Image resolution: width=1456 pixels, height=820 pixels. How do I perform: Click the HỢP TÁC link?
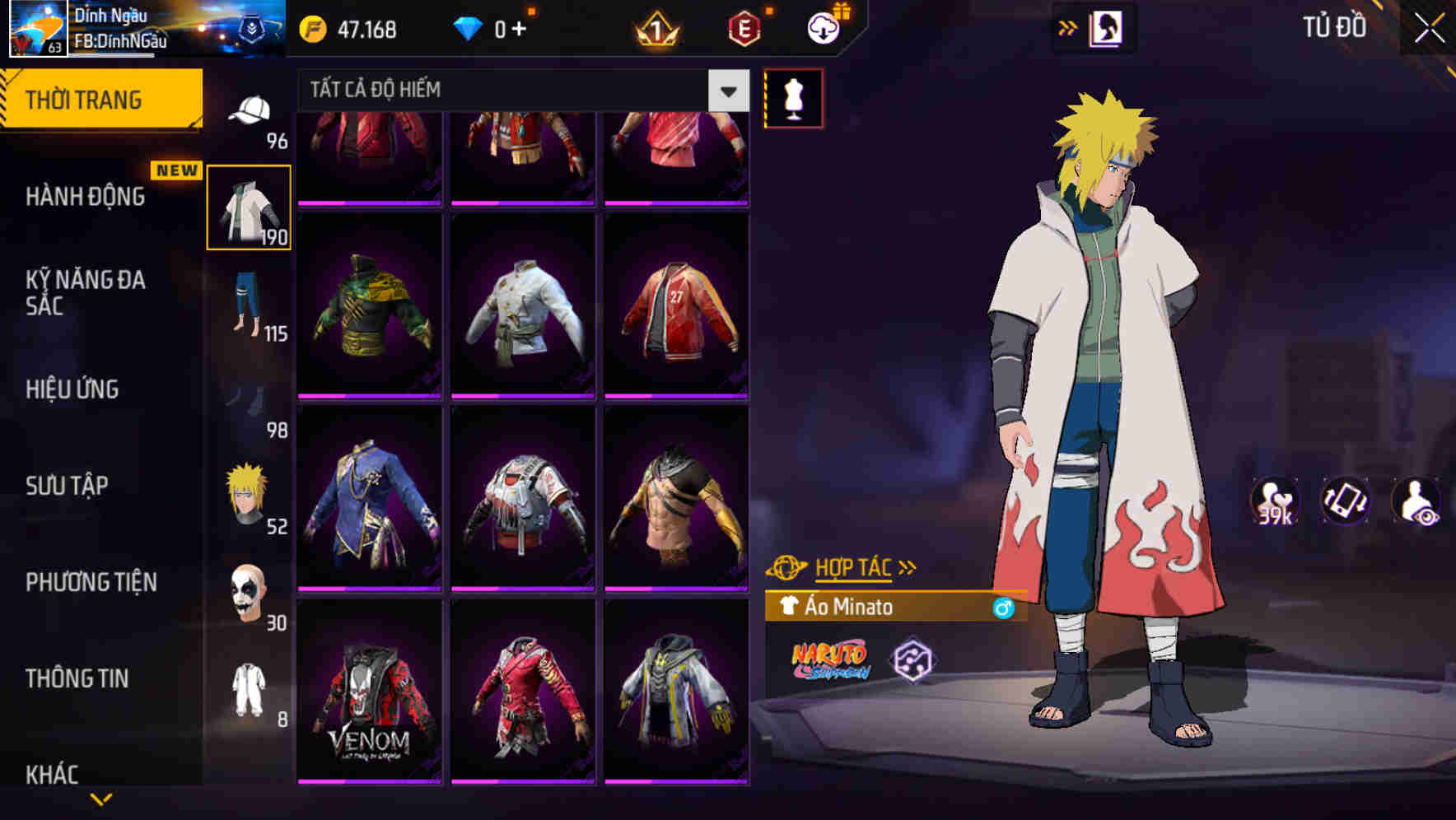pyautogui.click(x=852, y=566)
